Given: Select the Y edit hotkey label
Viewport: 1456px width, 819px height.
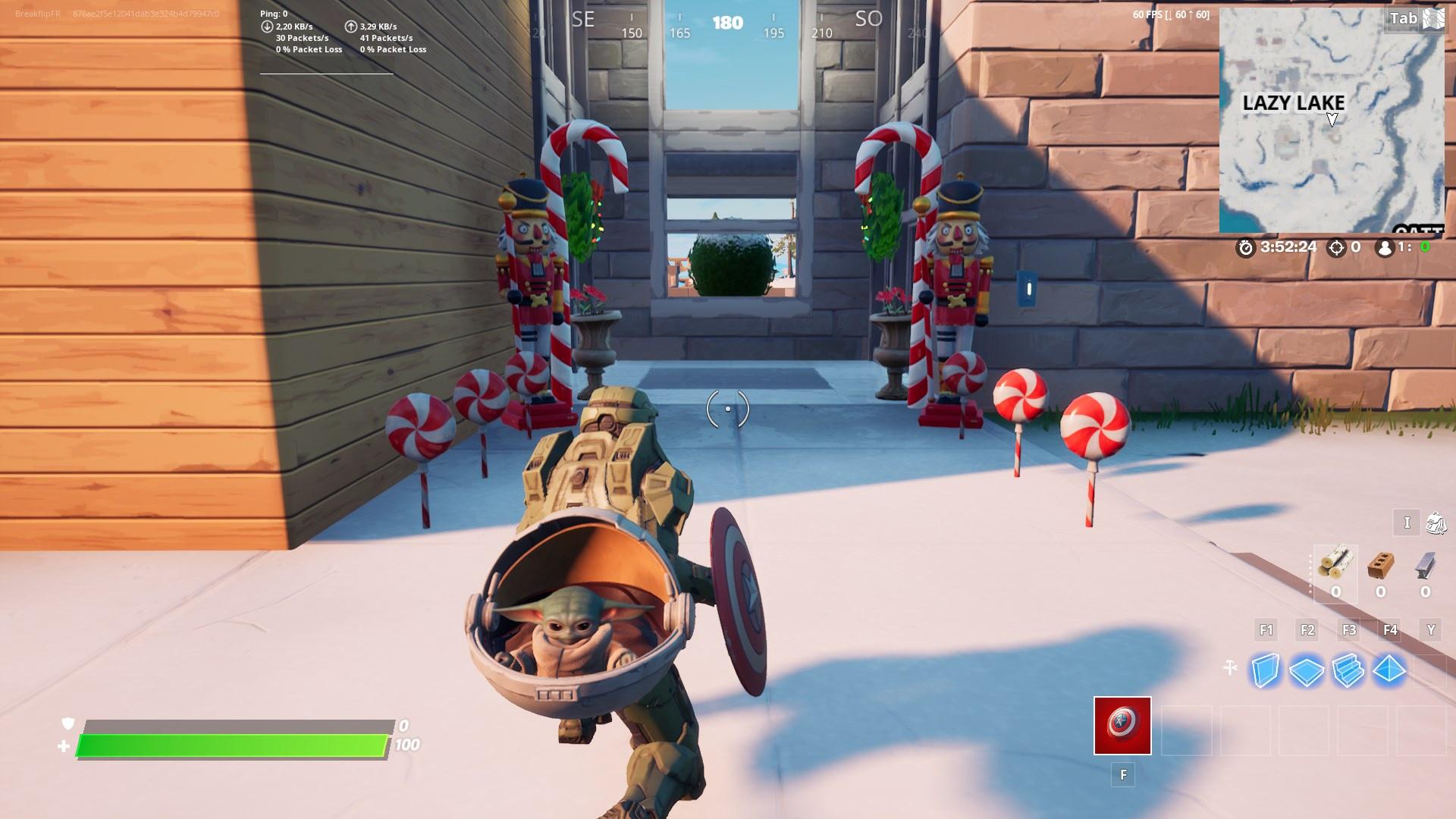Looking at the screenshot, I should point(1429,629).
